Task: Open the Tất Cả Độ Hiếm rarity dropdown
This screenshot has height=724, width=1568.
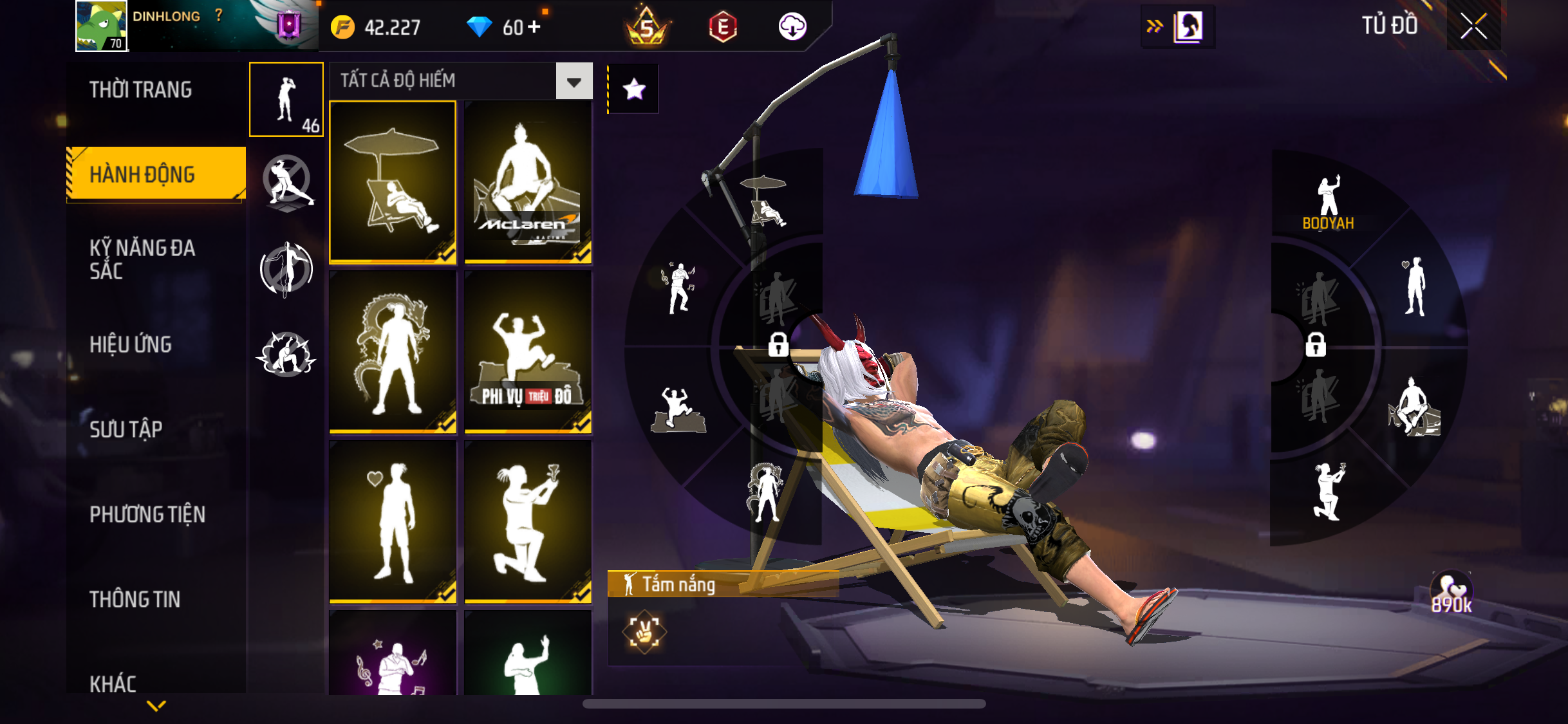Action: 574,81
